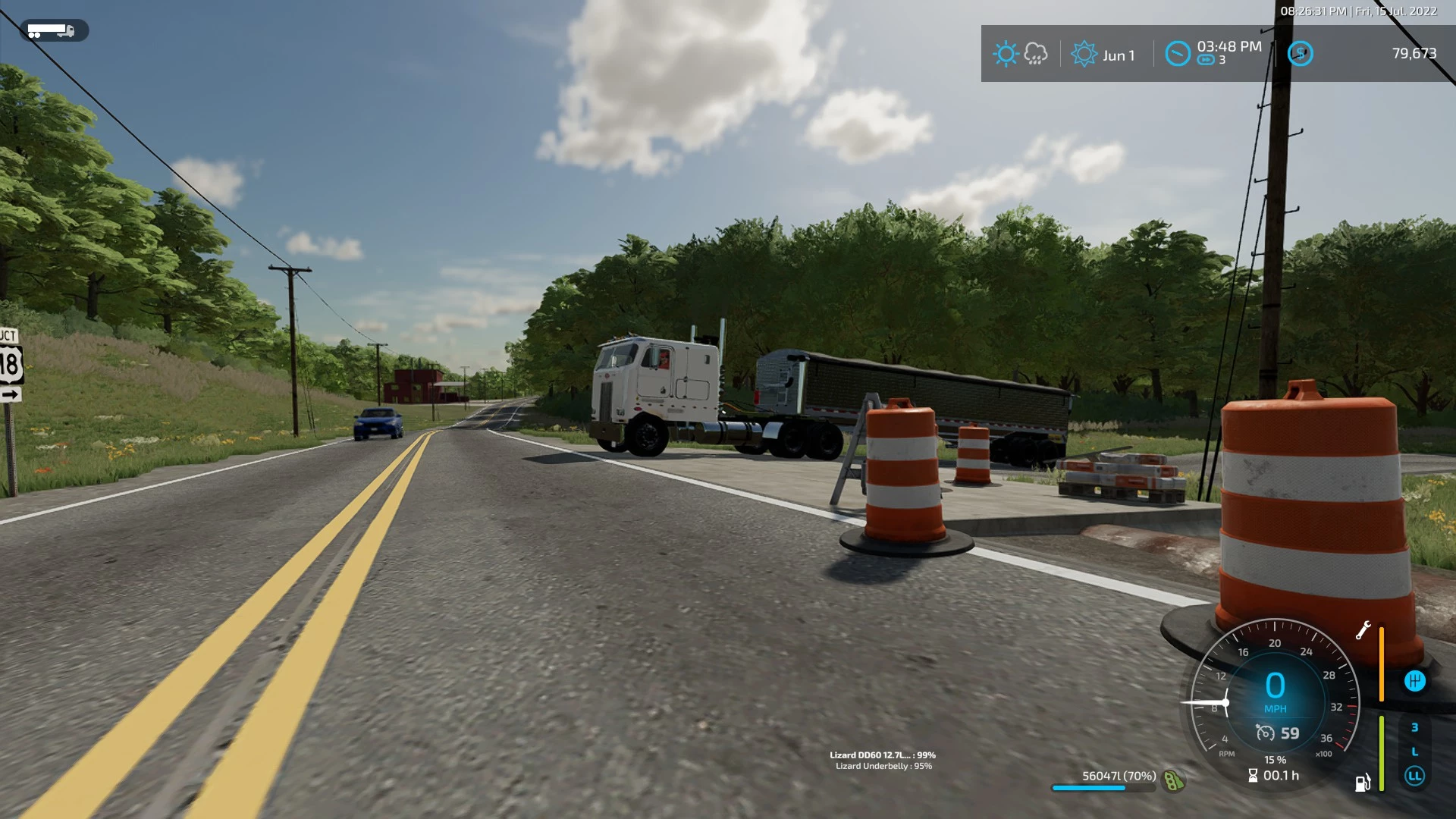The width and height of the screenshot is (1456, 819).
Task: Select the trailer fill type icon
Action: pyautogui.click(x=1173, y=780)
